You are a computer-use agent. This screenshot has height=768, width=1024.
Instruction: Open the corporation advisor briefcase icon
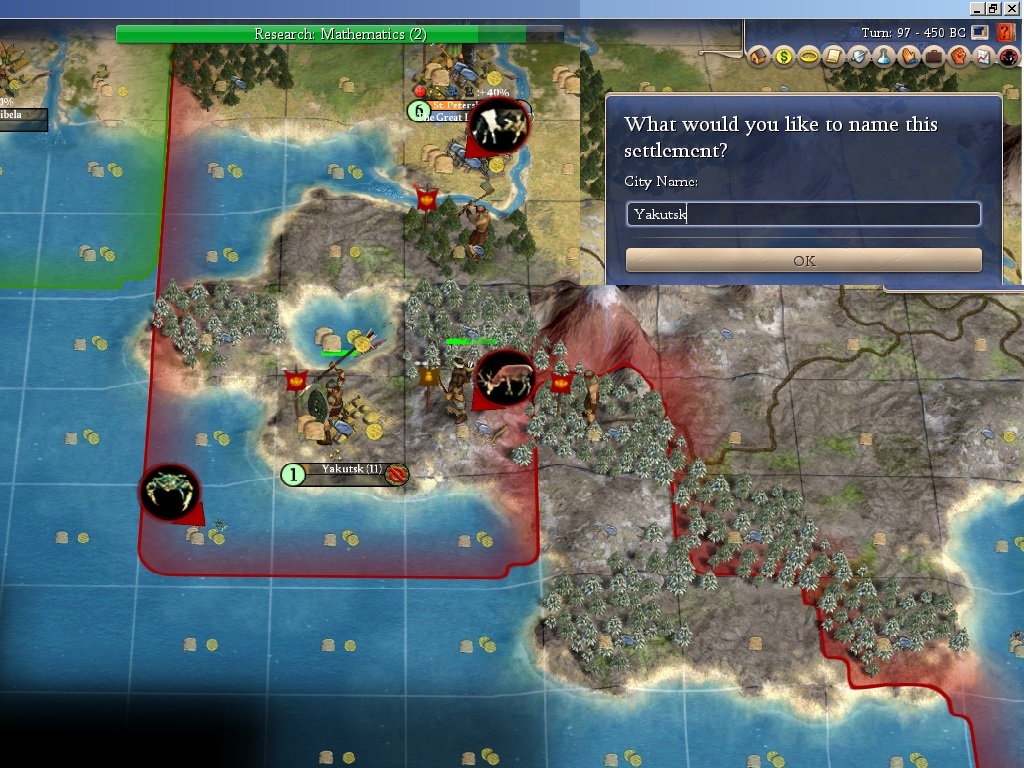934,57
